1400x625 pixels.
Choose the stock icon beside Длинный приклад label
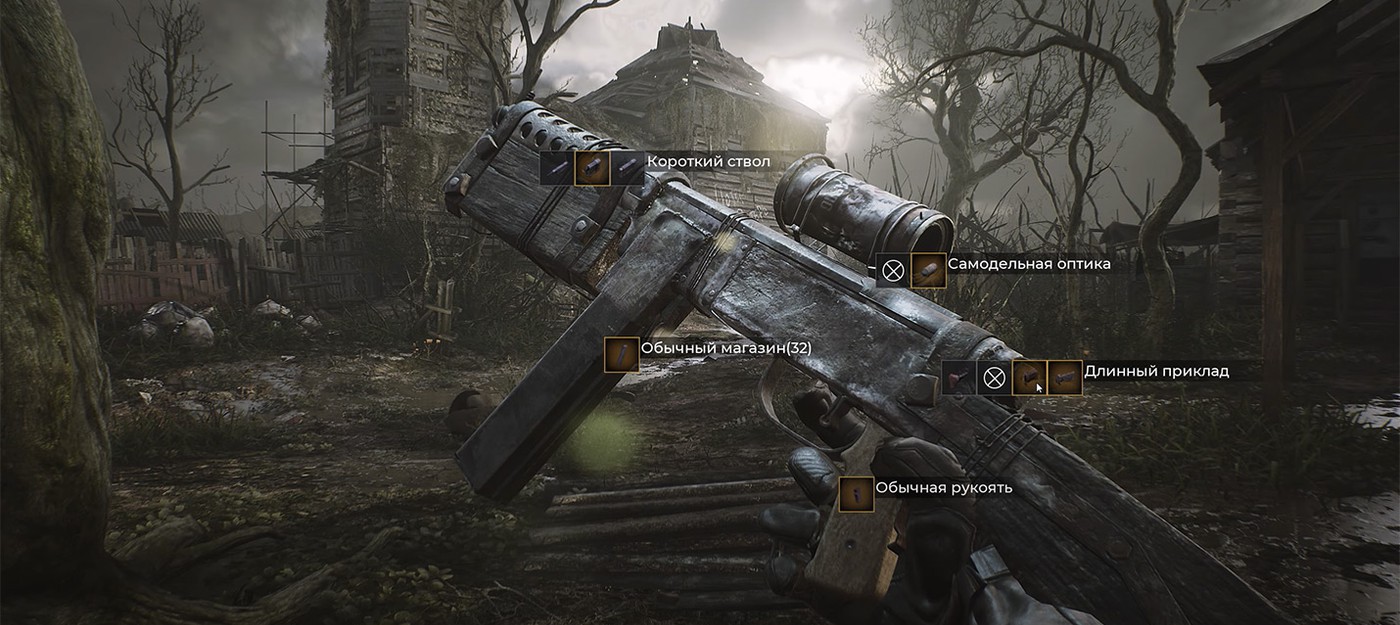point(1065,378)
